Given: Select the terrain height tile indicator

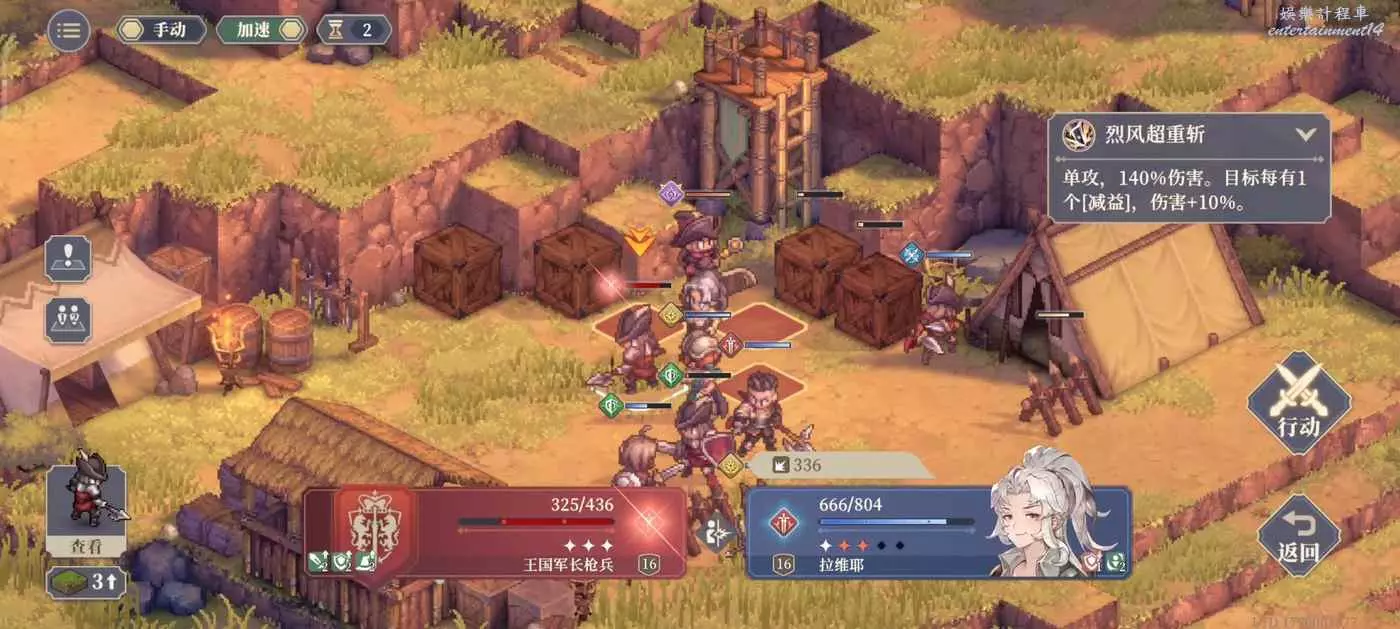Looking at the screenshot, I should click(x=86, y=582).
